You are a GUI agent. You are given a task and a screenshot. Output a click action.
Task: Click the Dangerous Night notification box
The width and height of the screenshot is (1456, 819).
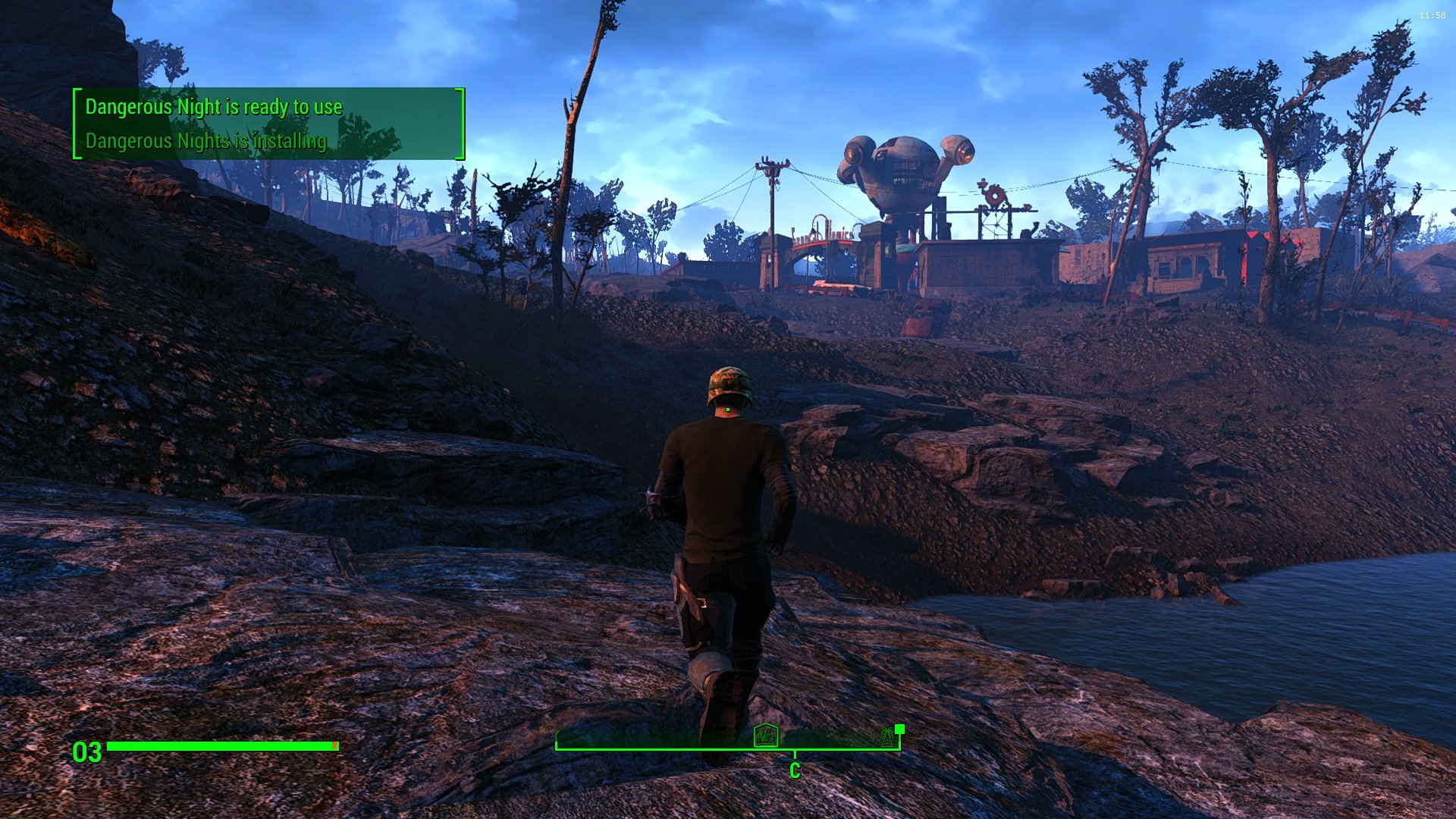268,124
